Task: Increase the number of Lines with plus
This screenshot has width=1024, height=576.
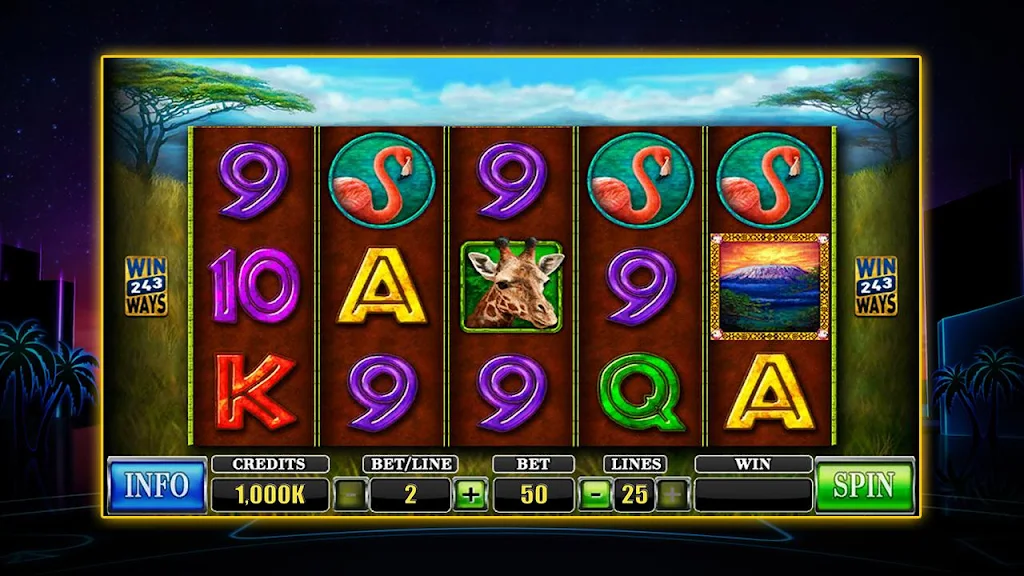Action: [x=673, y=494]
